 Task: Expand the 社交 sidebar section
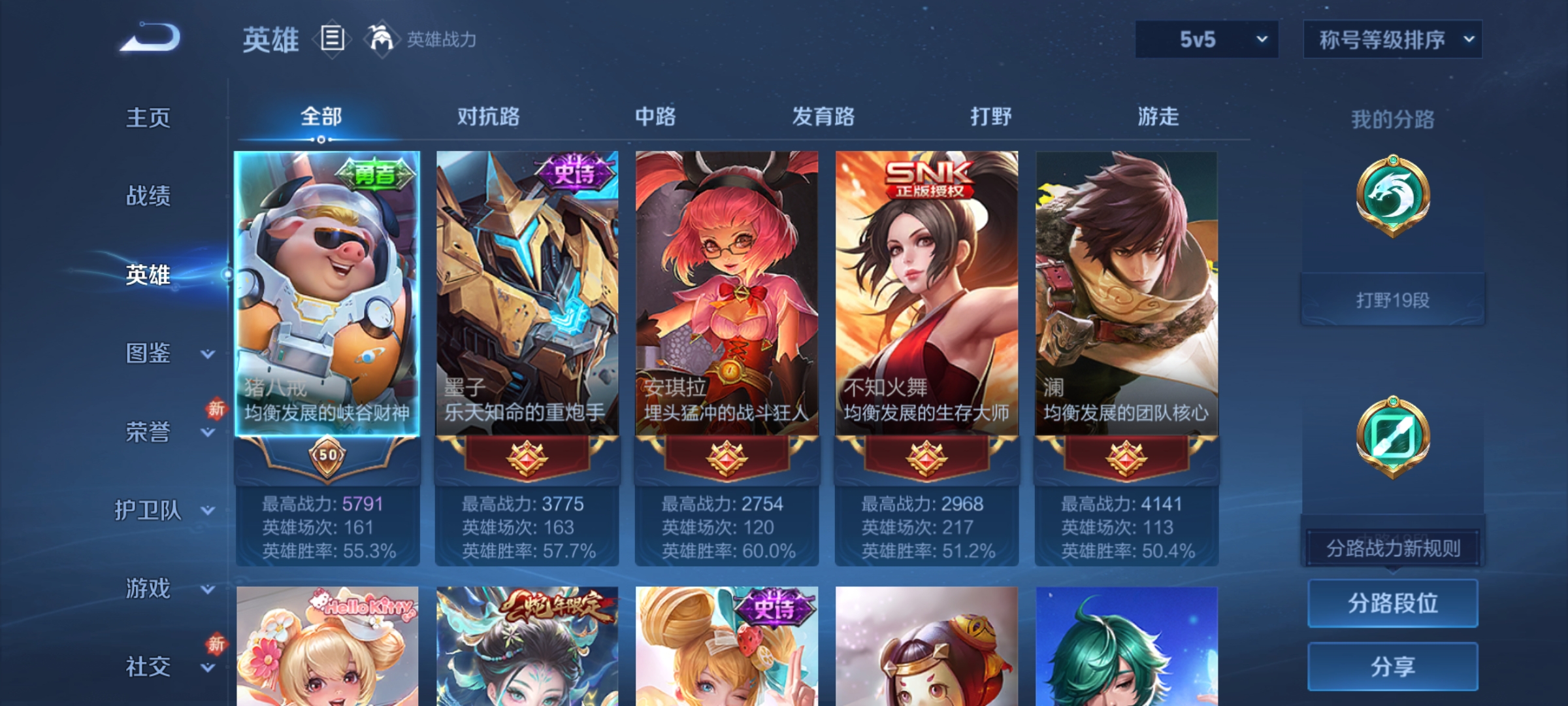pos(147,667)
